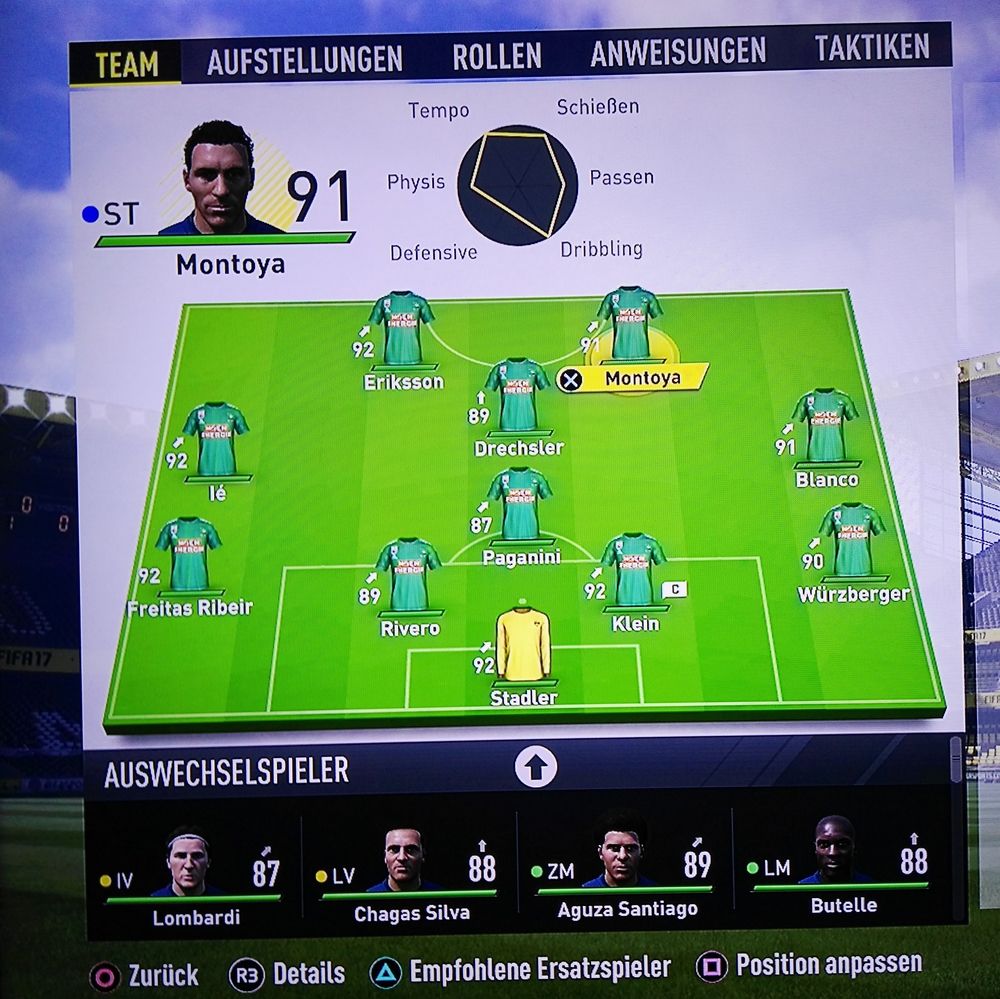Pick goalkeeper Stadler
1000x999 pixels.
523,645
